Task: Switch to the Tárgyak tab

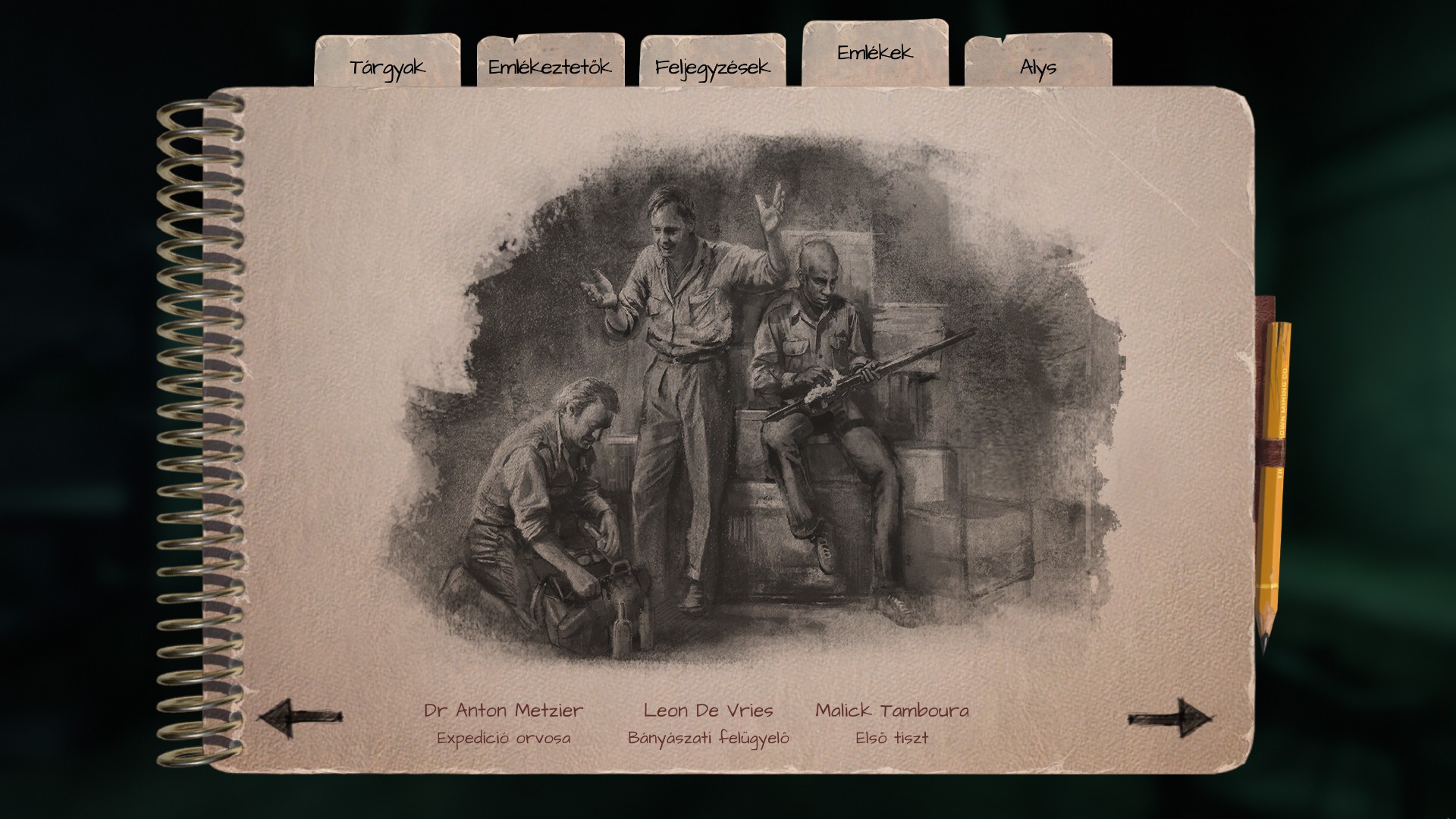Action: 388,66
